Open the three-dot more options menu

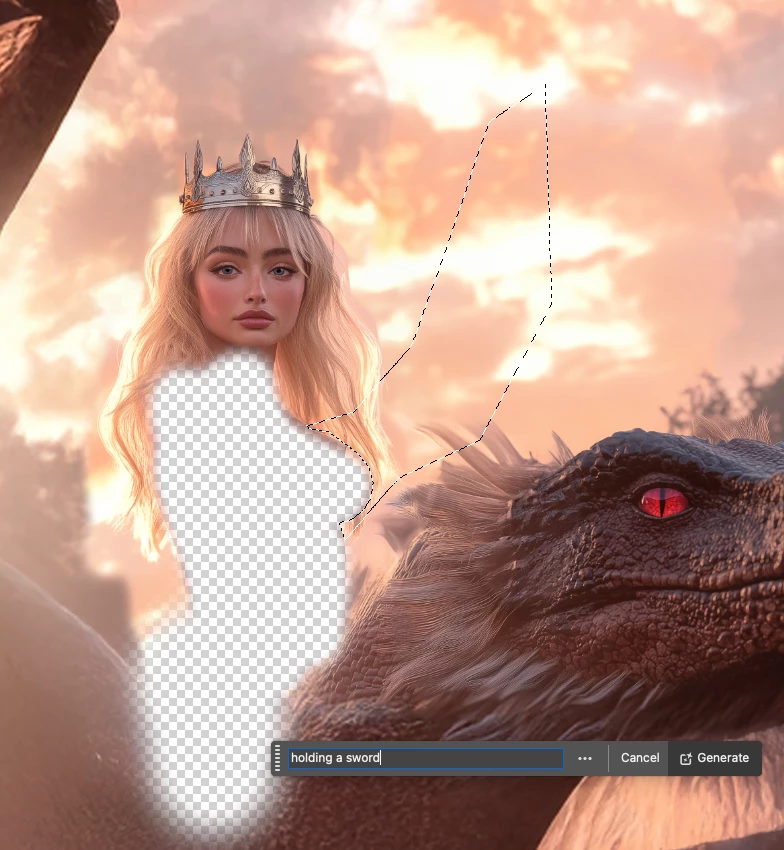click(x=585, y=758)
